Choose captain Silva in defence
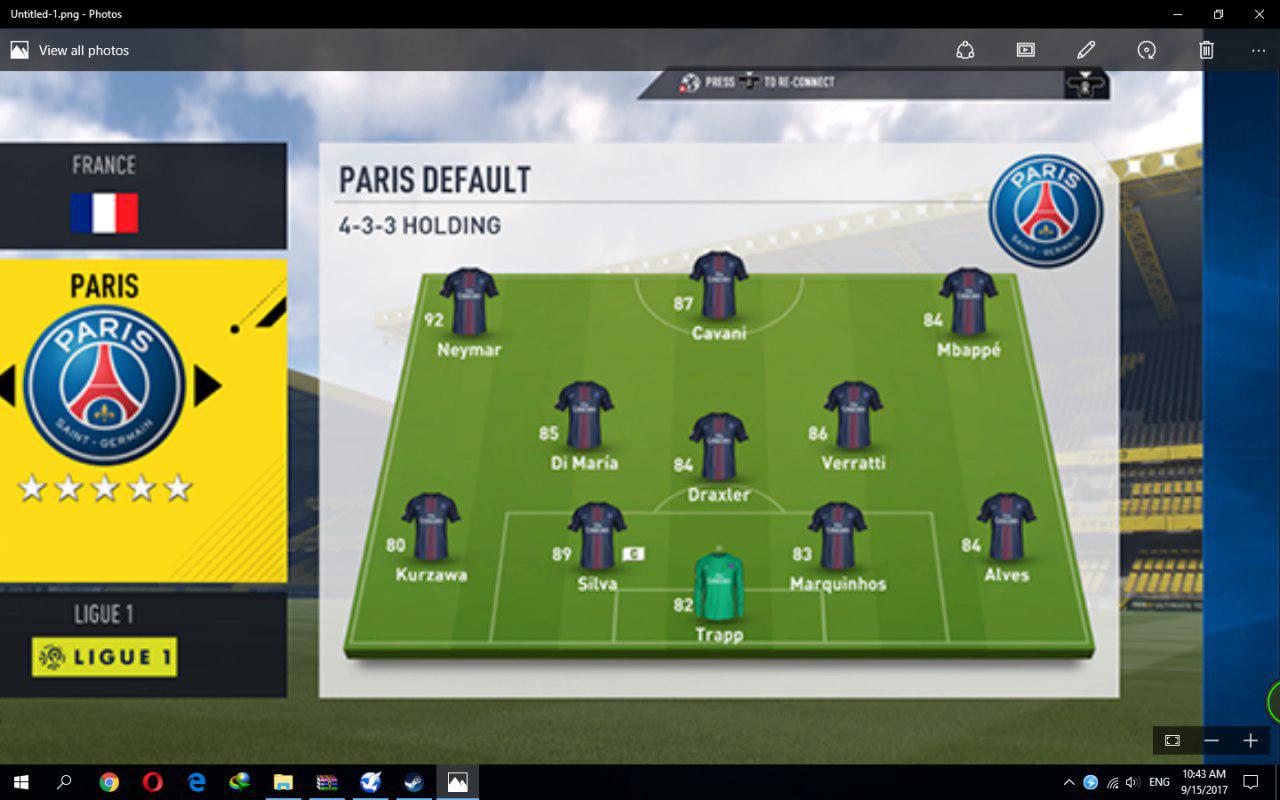1280x800 pixels. click(x=597, y=536)
